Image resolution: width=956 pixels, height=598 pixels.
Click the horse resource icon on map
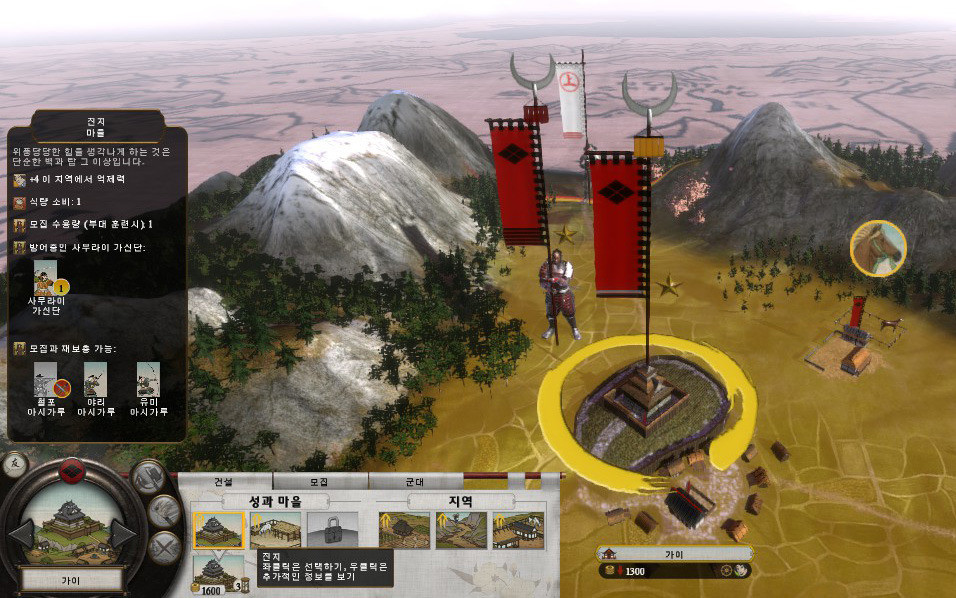click(x=878, y=247)
